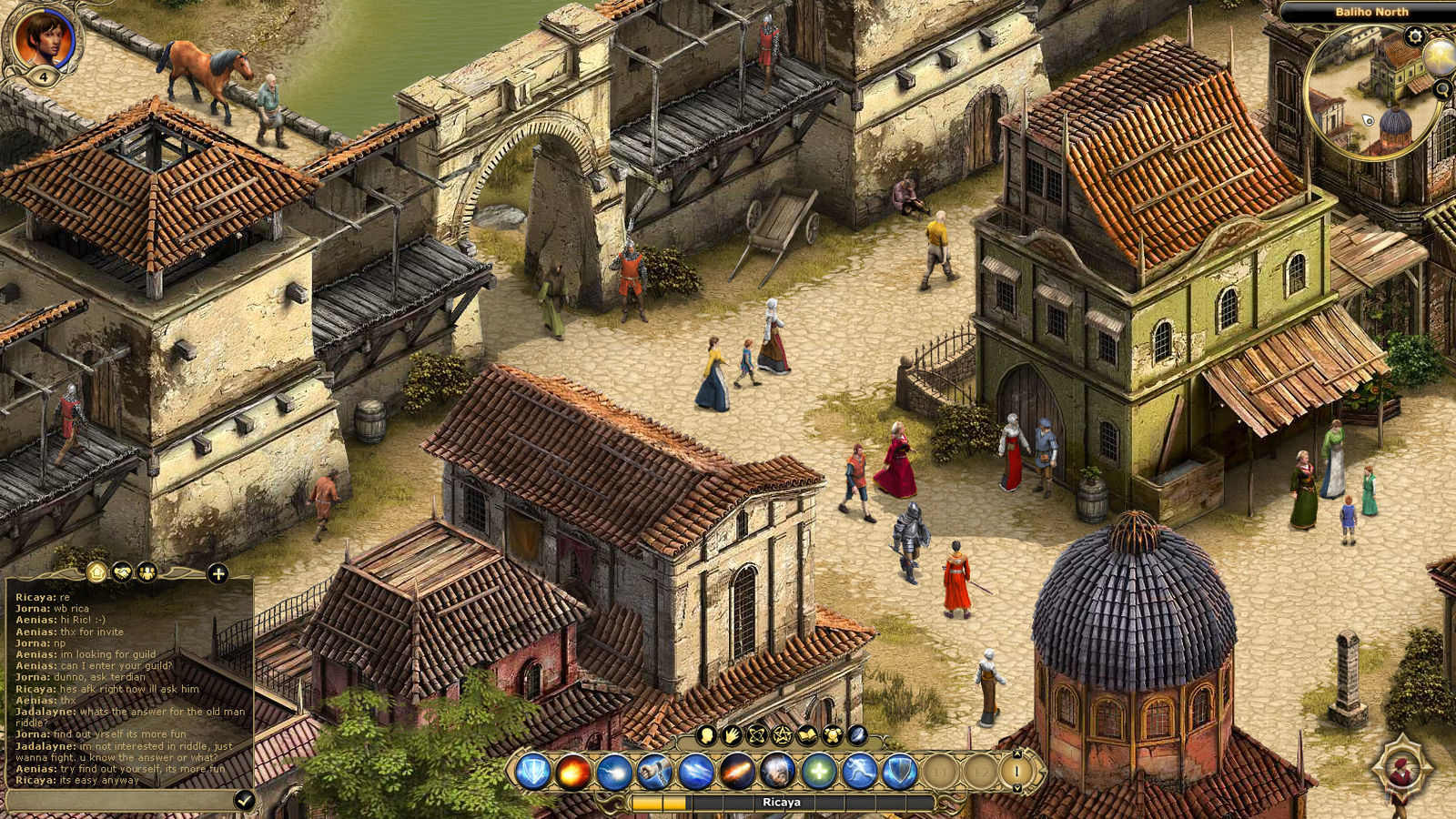Use the chained fist skill
Screen dimensions: 1456x819
coord(654,772)
